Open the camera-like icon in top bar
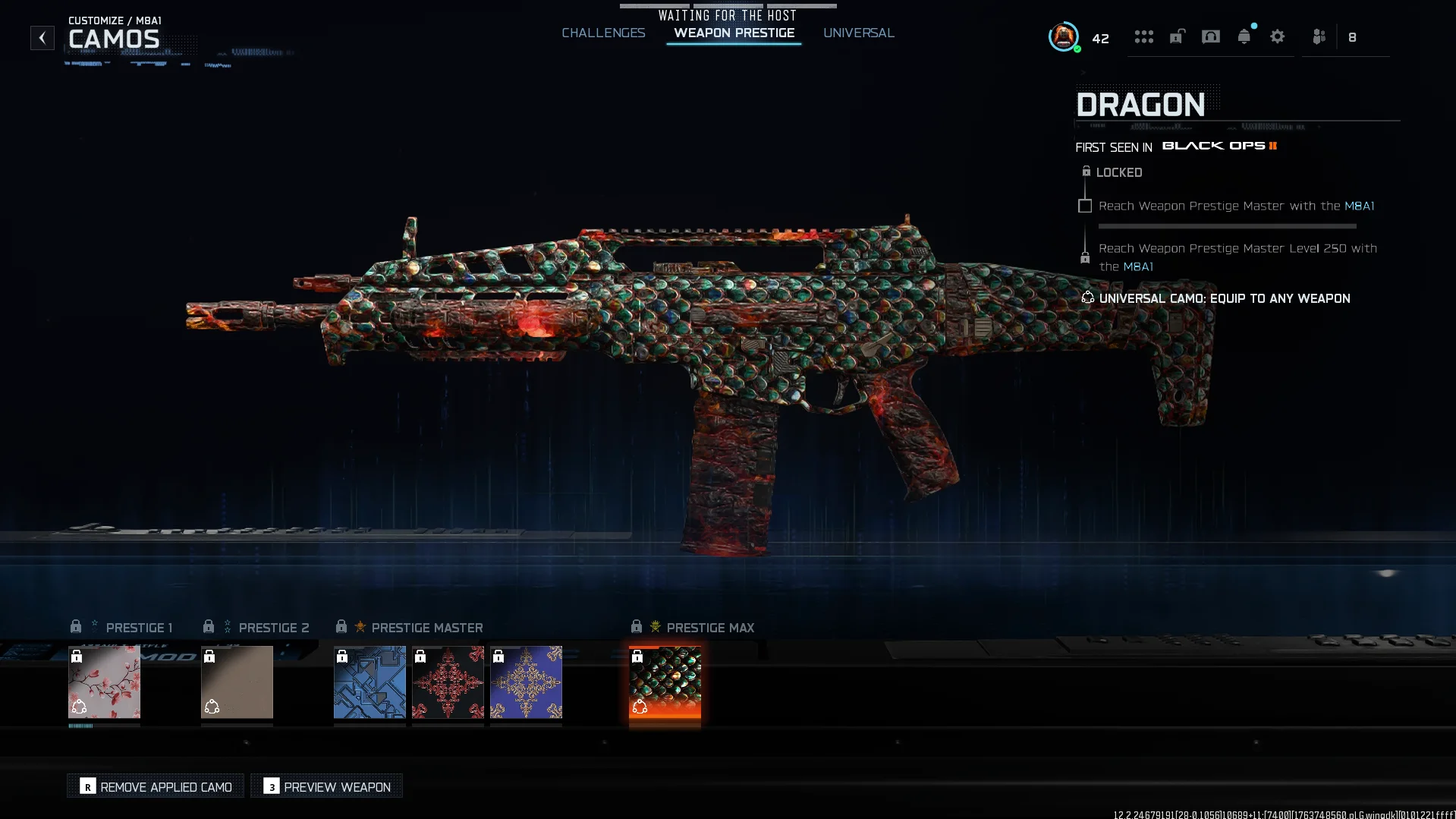1456x819 pixels. click(1210, 37)
